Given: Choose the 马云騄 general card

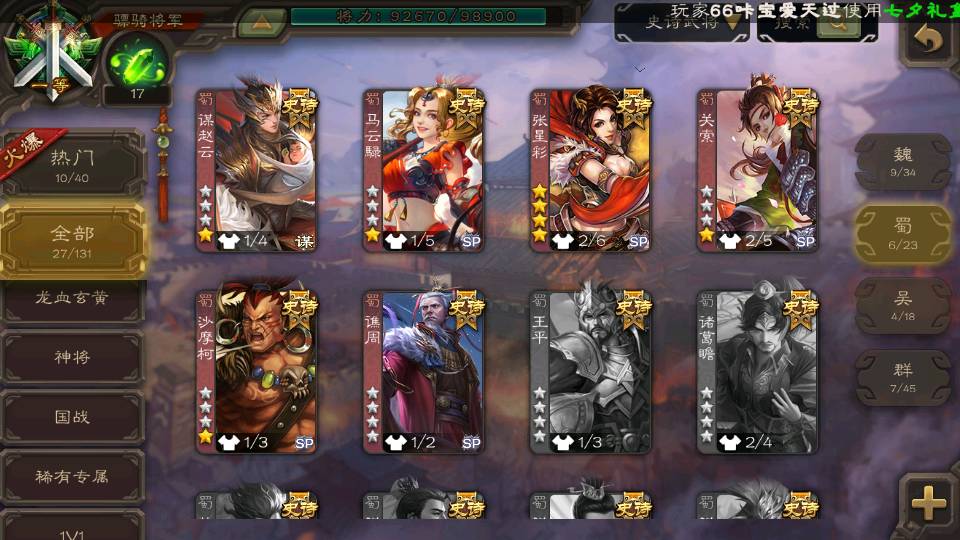Looking at the screenshot, I should click(x=423, y=170).
